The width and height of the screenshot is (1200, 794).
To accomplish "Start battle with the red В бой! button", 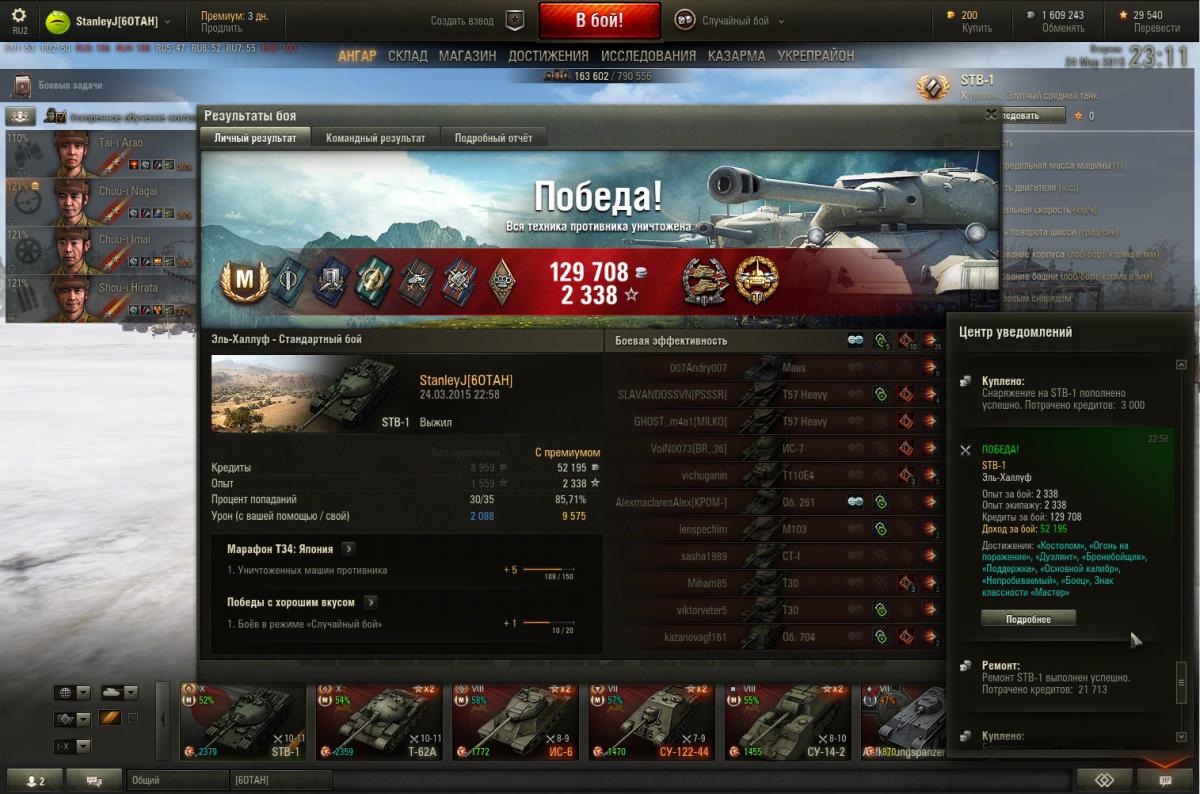I will [x=599, y=20].
